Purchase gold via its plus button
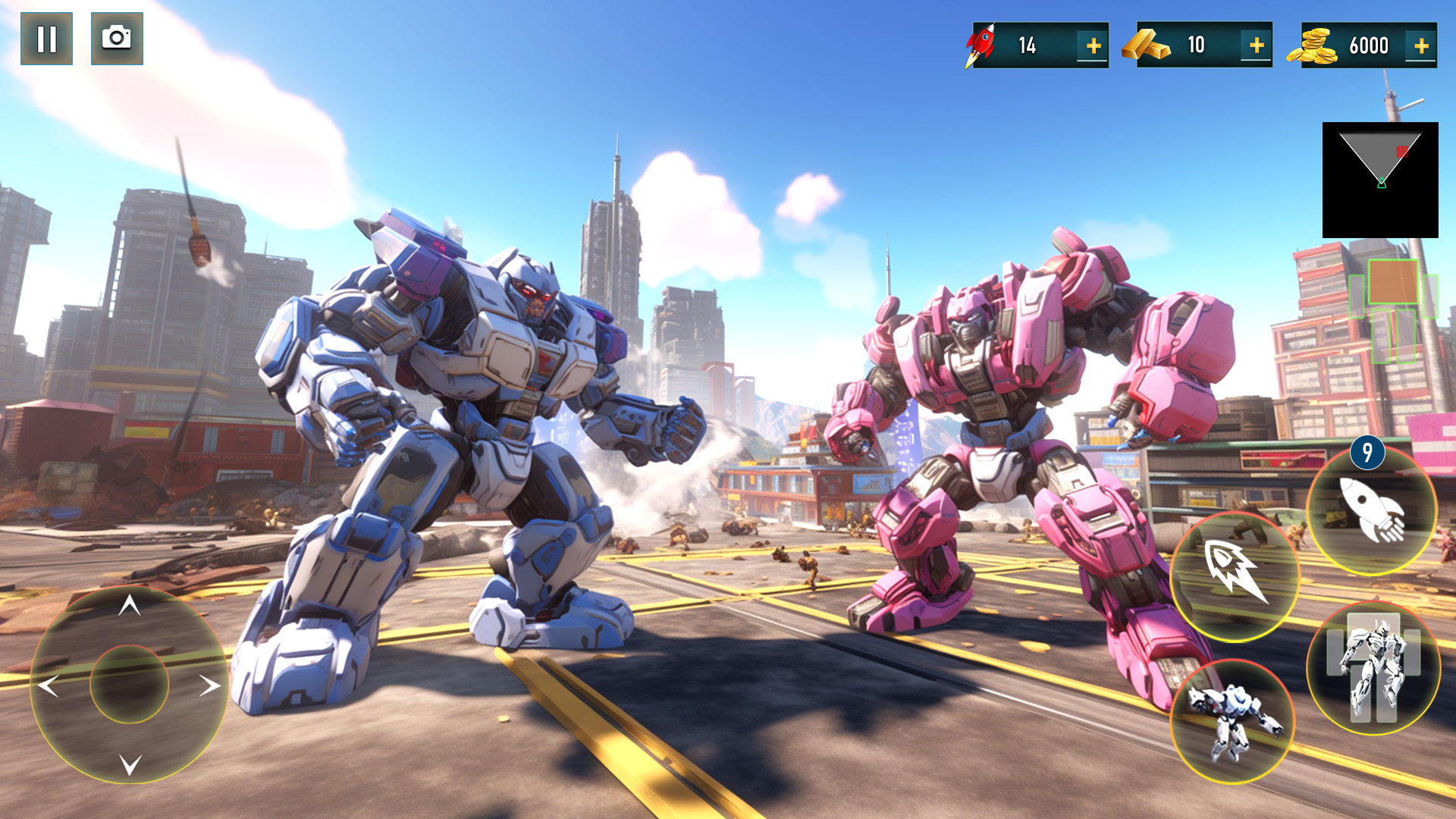 [1256, 44]
